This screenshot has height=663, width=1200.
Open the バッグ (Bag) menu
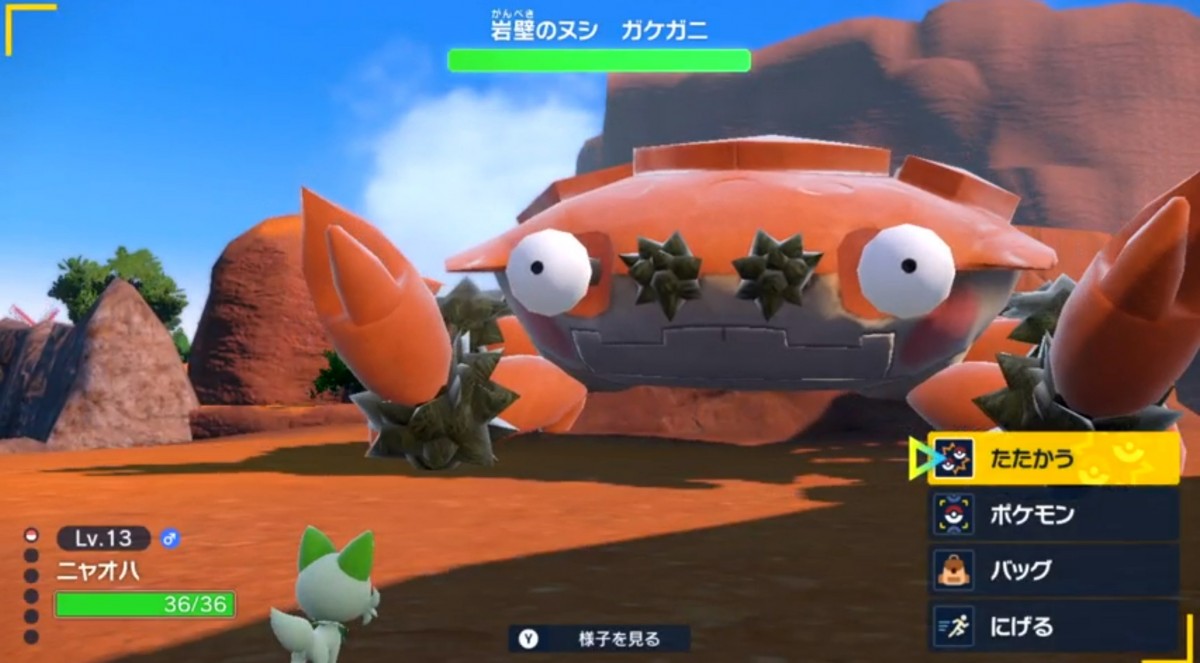click(x=1052, y=570)
